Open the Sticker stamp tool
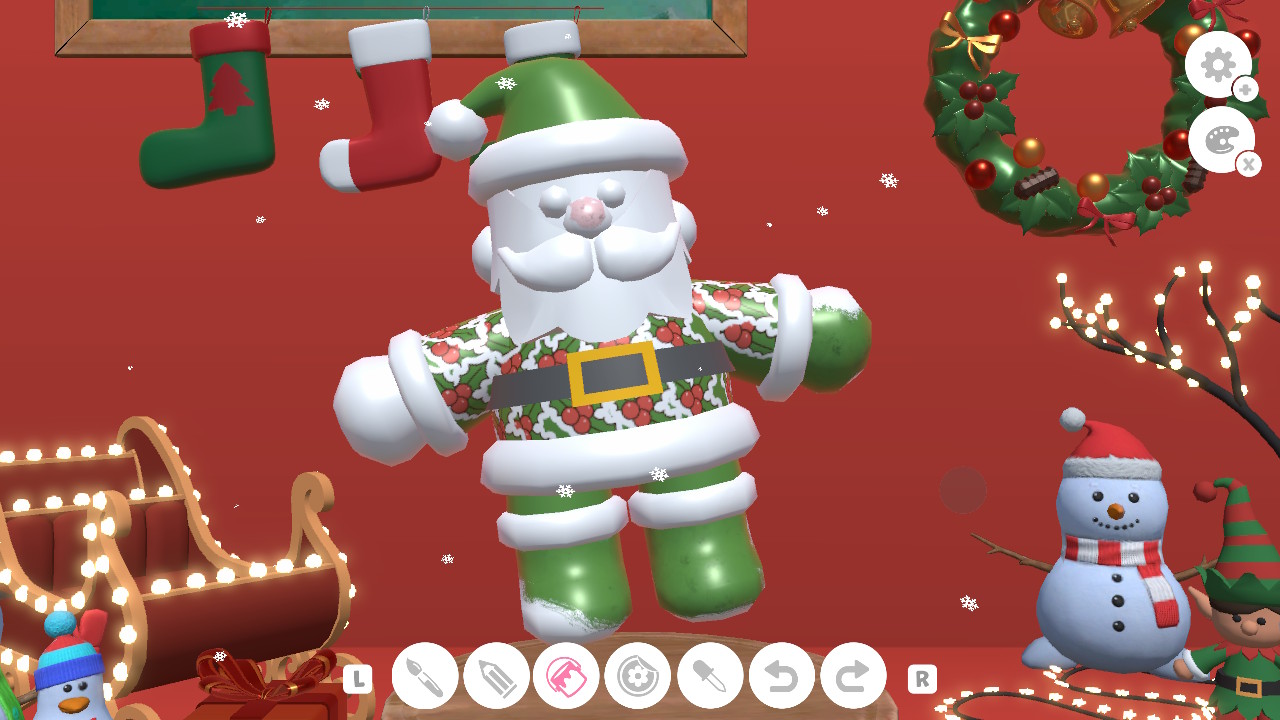The width and height of the screenshot is (1280, 720). point(637,676)
